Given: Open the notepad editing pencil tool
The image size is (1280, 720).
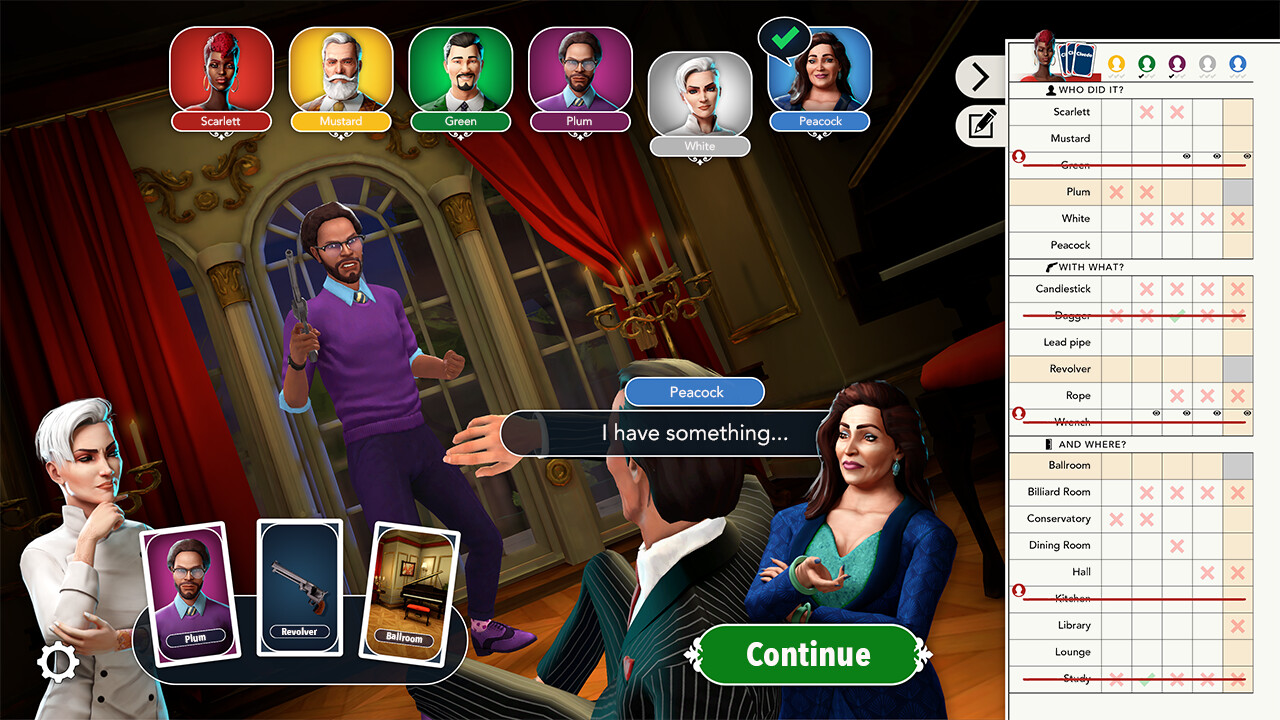Looking at the screenshot, I should pyautogui.click(x=982, y=126).
